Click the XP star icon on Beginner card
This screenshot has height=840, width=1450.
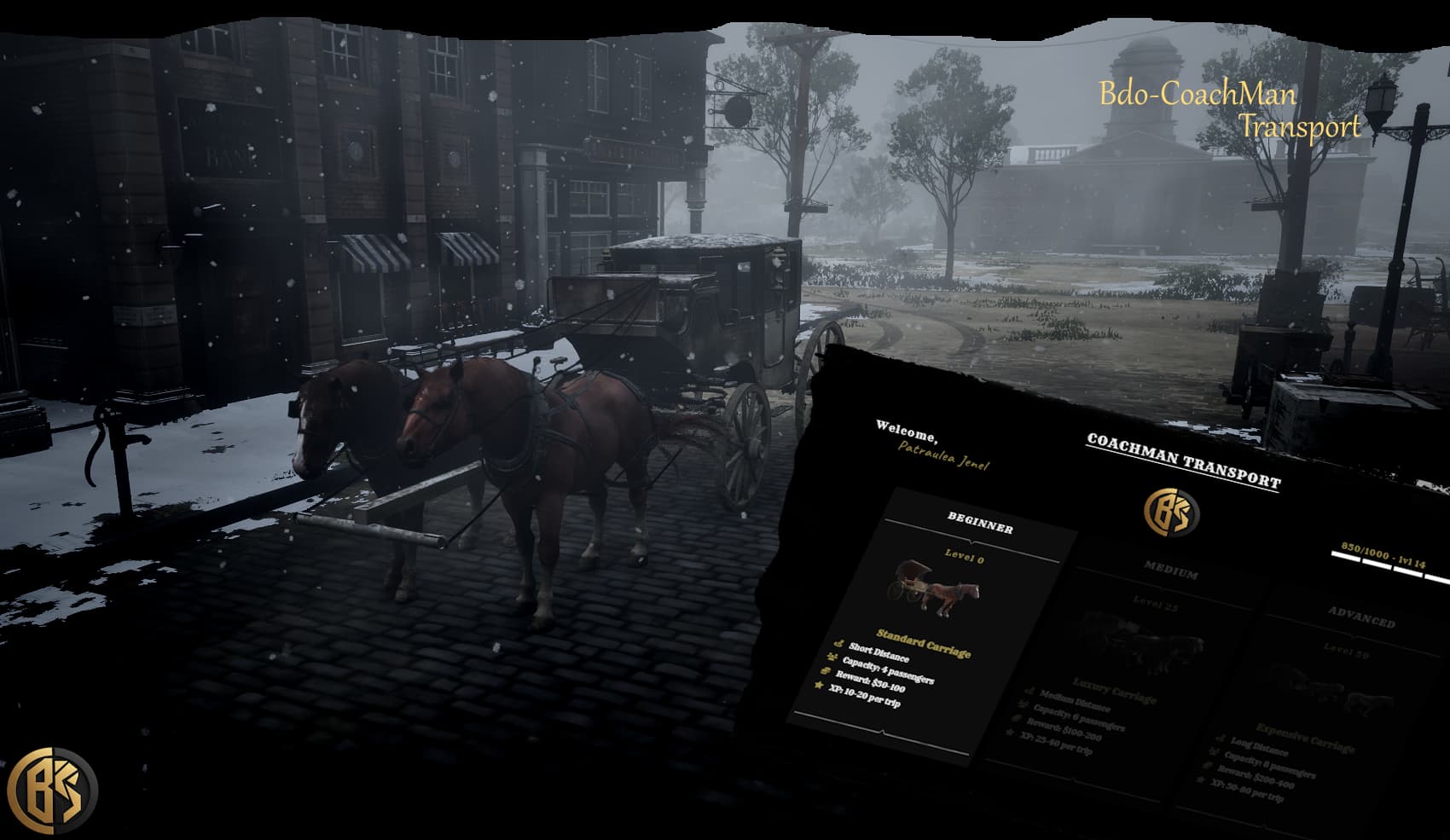[x=820, y=684]
